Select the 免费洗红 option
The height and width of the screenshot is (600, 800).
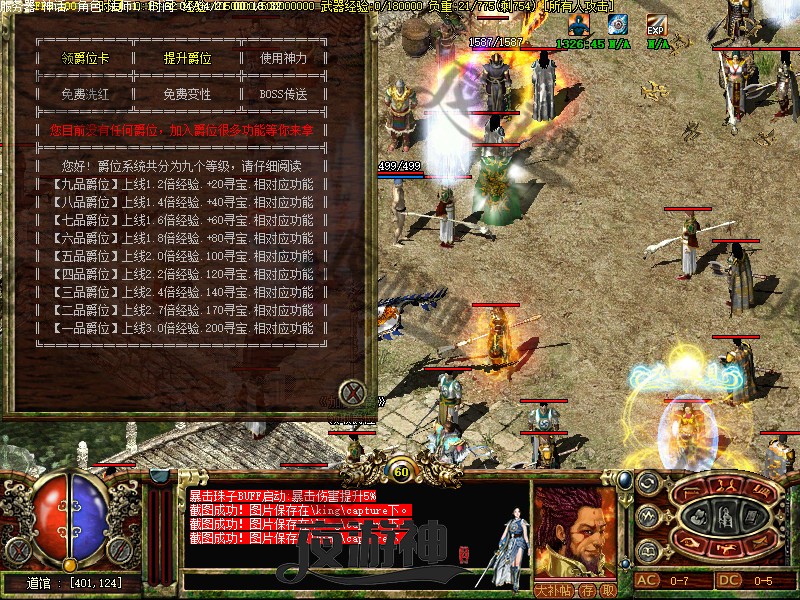(x=85, y=94)
